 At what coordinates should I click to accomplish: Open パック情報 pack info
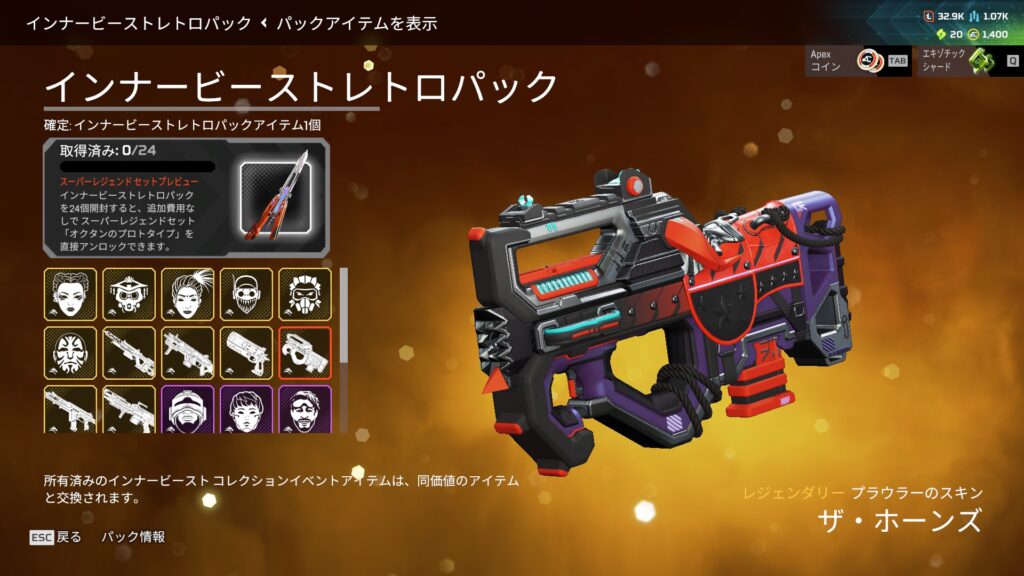[x=133, y=537]
